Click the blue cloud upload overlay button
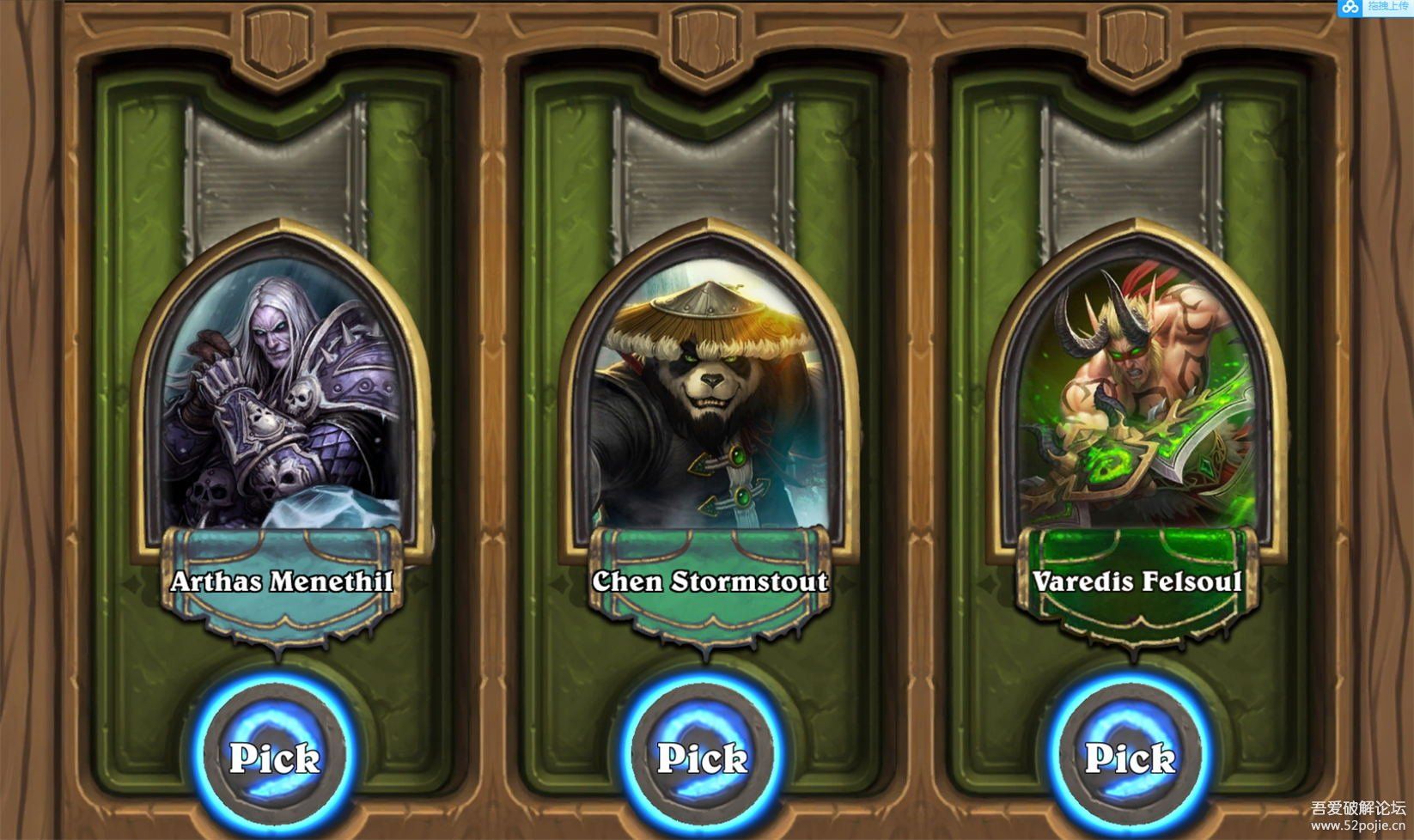This screenshot has height=840, width=1414. coord(1374,8)
